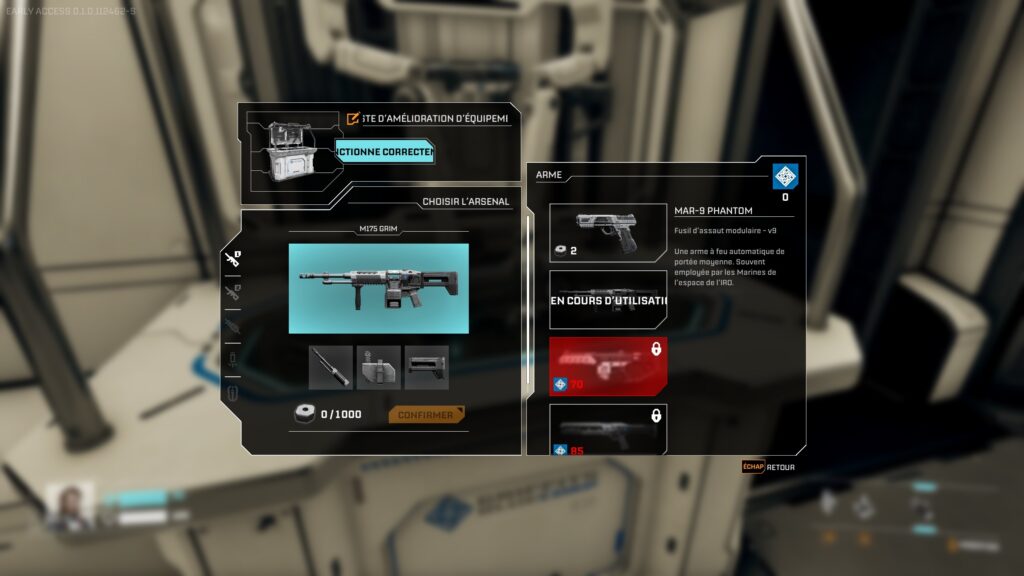Choose the combat knife attachment slot
Viewport: 1024px width, 576px height.
click(x=330, y=367)
